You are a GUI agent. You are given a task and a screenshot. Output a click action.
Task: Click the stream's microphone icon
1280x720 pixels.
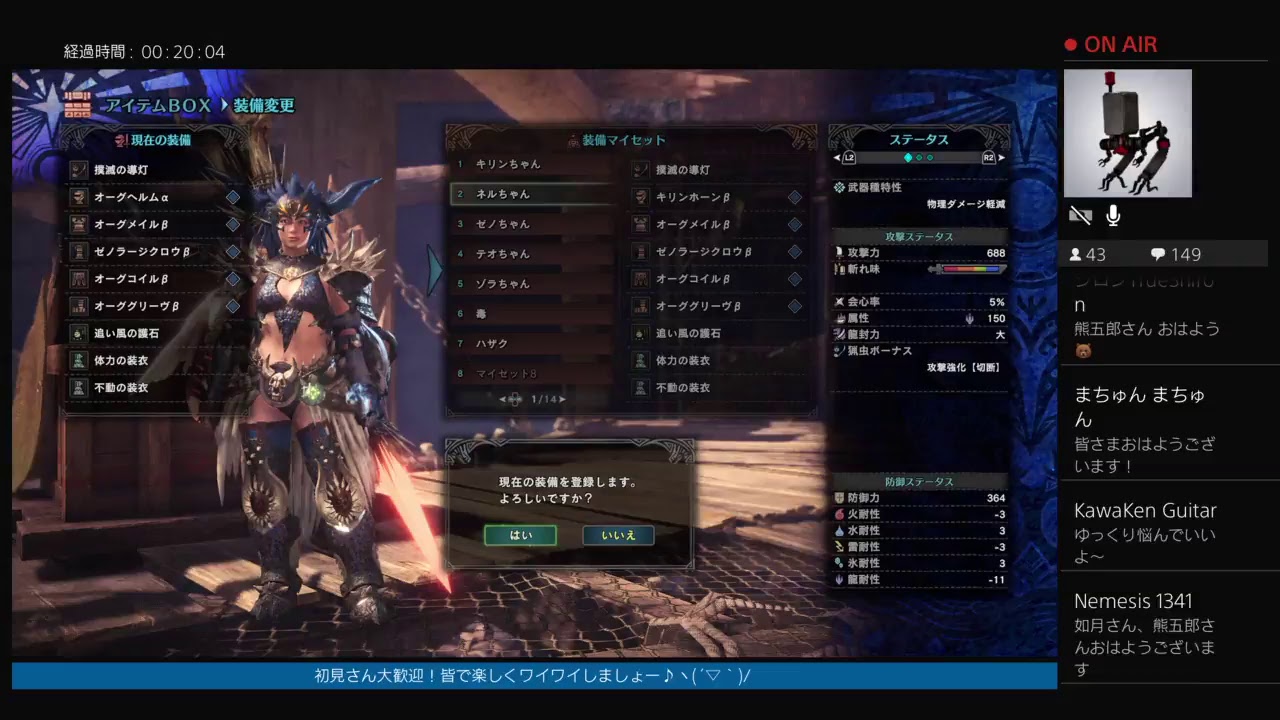(x=1113, y=215)
